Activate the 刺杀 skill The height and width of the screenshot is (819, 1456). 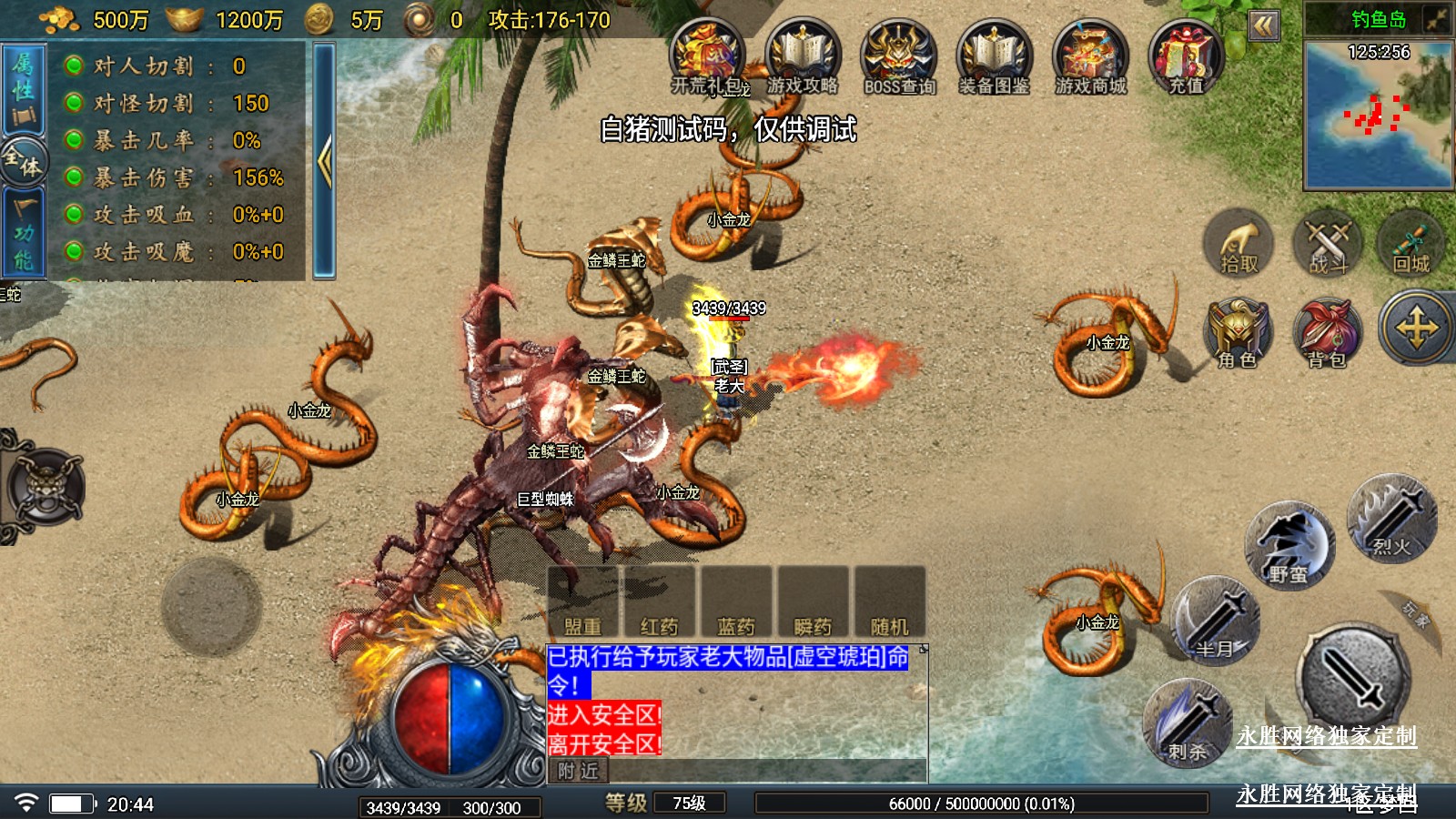tap(1188, 723)
